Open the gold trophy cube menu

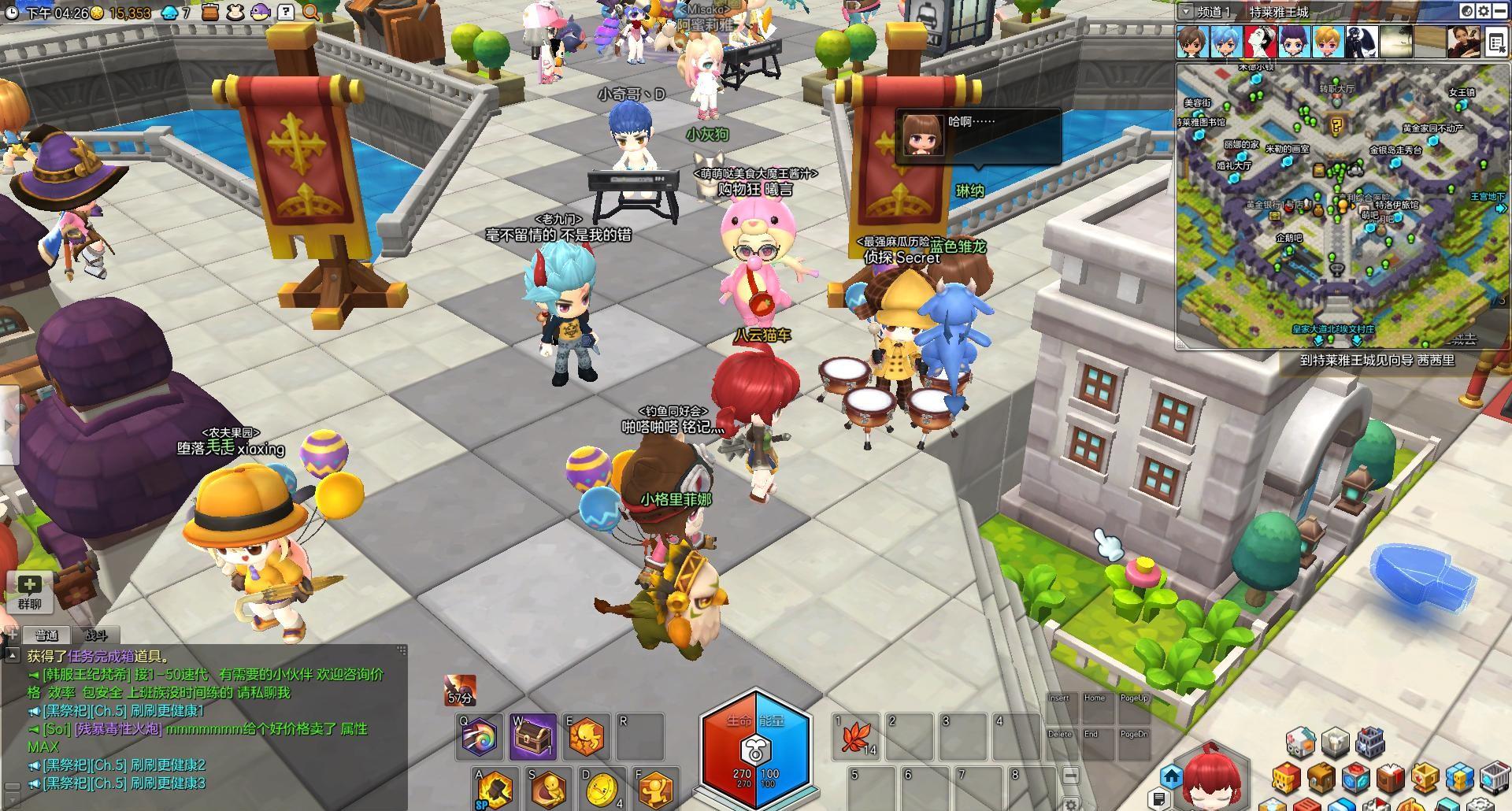(1425, 778)
